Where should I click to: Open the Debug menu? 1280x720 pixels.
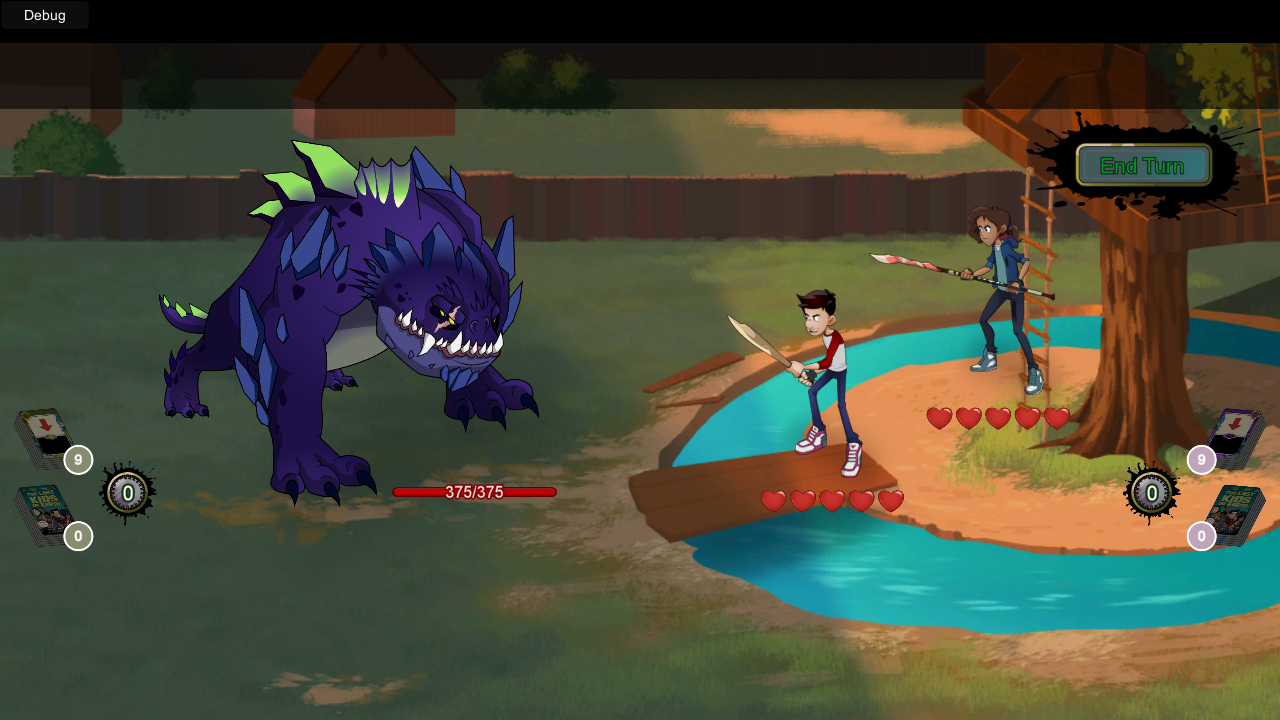click(x=45, y=15)
